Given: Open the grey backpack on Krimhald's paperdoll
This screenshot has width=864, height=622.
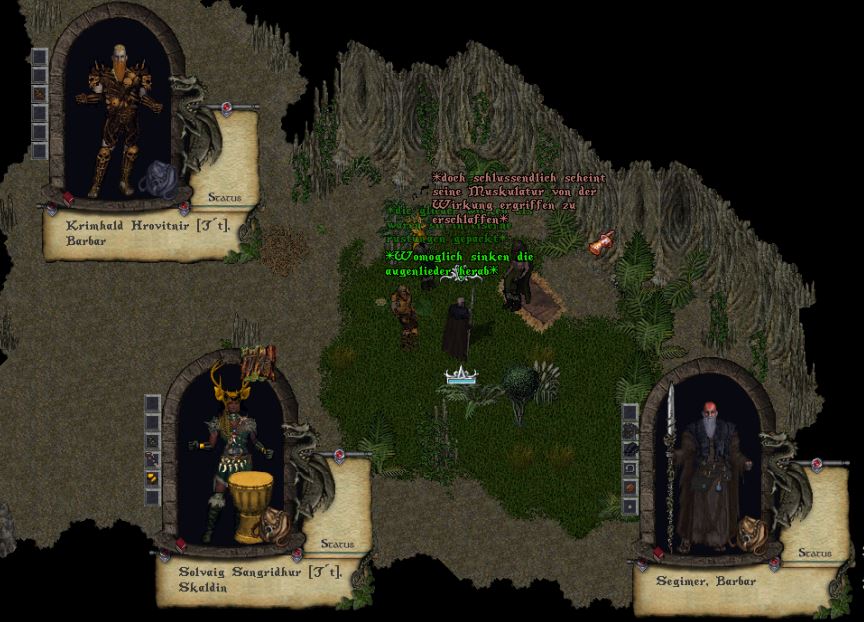Looking at the screenshot, I should coord(158,178).
